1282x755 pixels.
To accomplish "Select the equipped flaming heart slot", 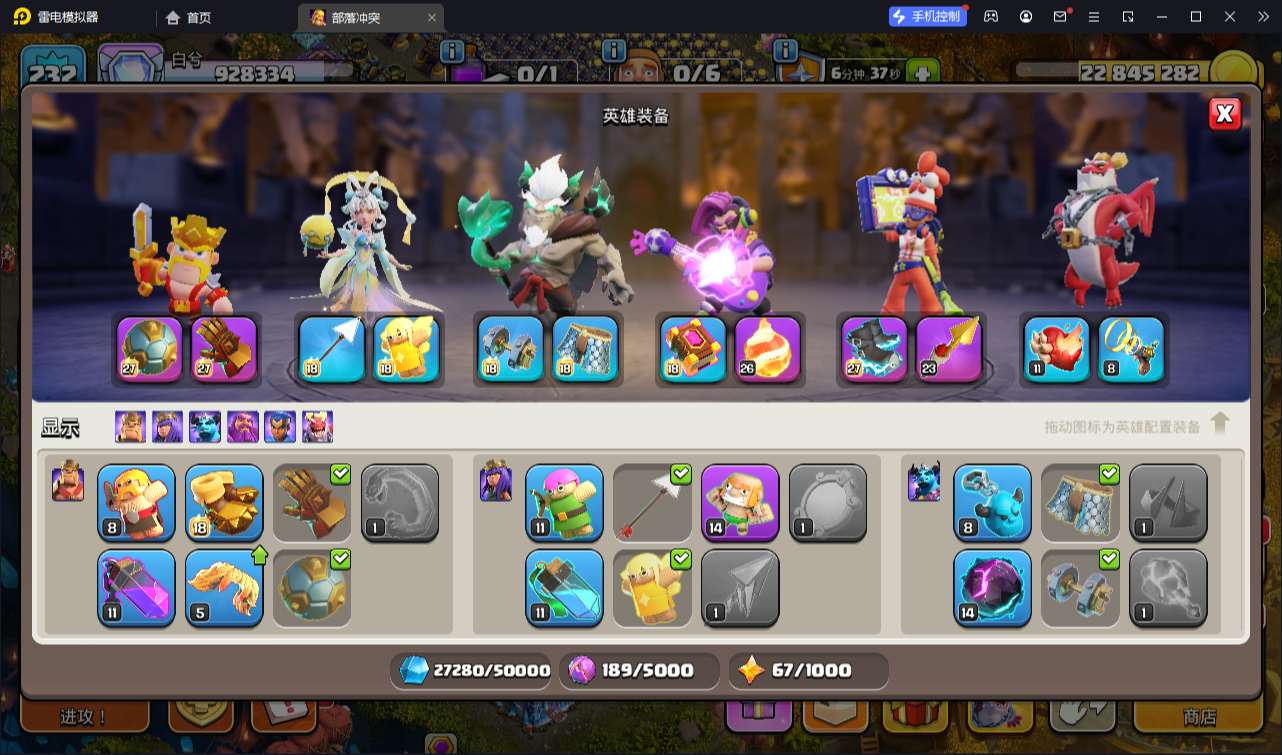I will pyautogui.click(x=1056, y=349).
